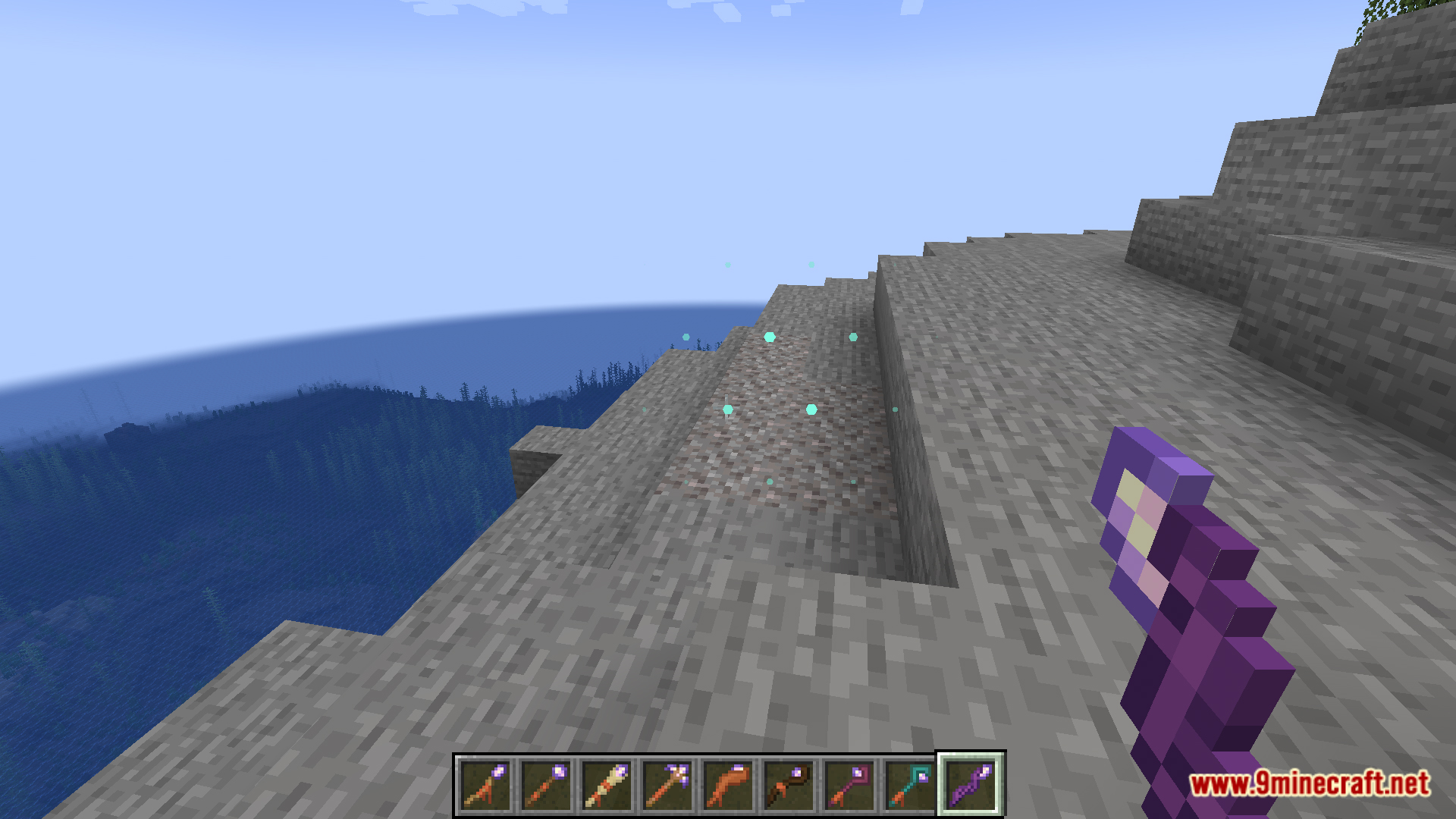Pick the staff with three-pronged purple crystal head
The image size is (1456, 819).
[x=667, y=785]
